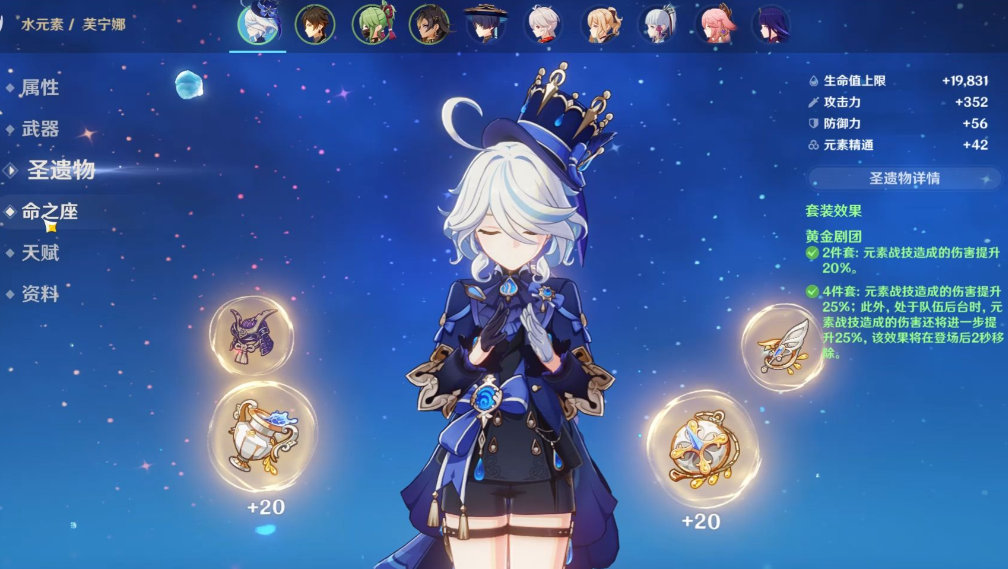Select the purple-haired Raiden Shogun portrait
The image size is (1008, 569).
[x=771, y=25]
